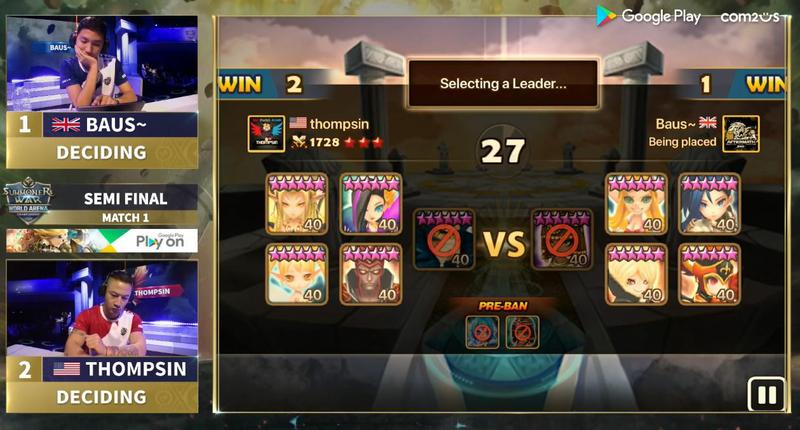Choose thompsin's black-haired monster in purple

370,203
